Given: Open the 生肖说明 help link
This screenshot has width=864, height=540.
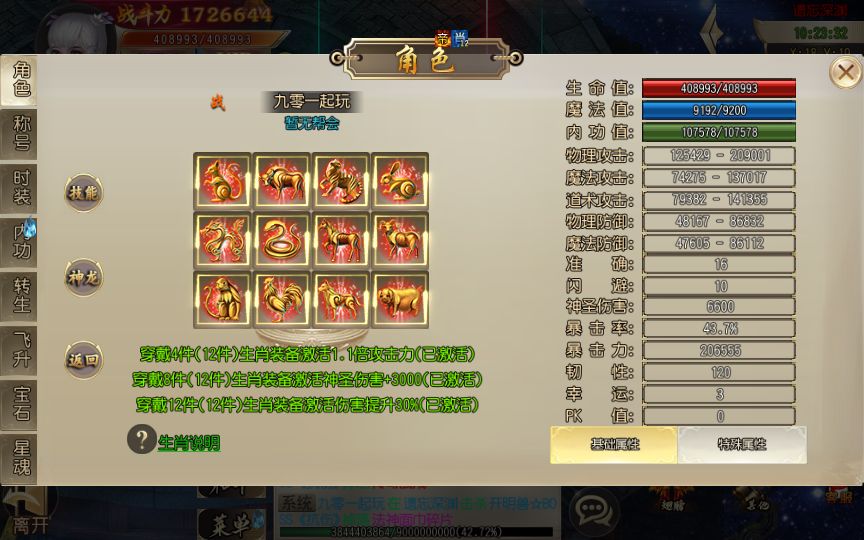Looking at the screenshot, I should (188, 443).
